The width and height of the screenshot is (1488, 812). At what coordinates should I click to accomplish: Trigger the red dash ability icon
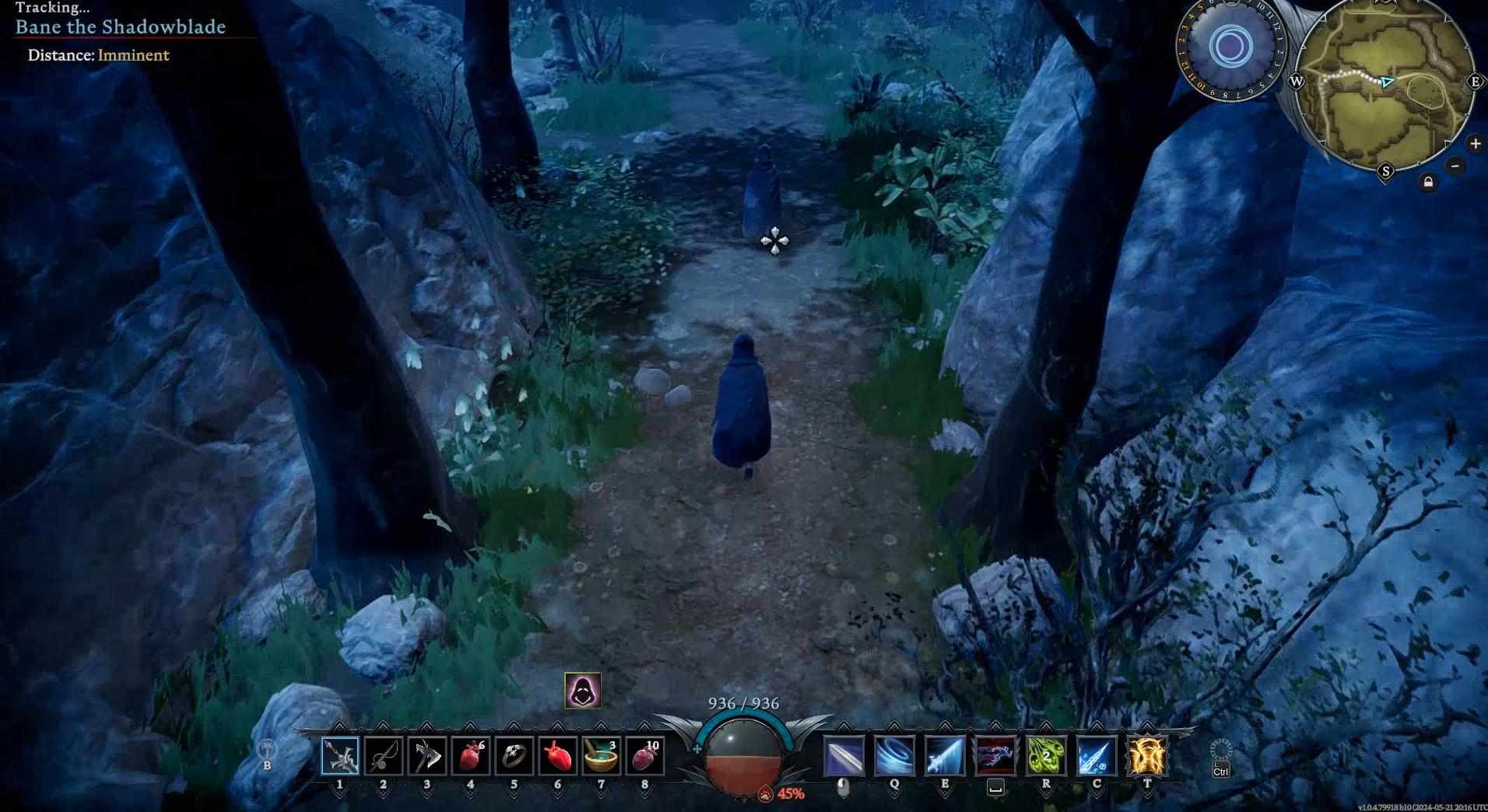(x=995, y=756)
